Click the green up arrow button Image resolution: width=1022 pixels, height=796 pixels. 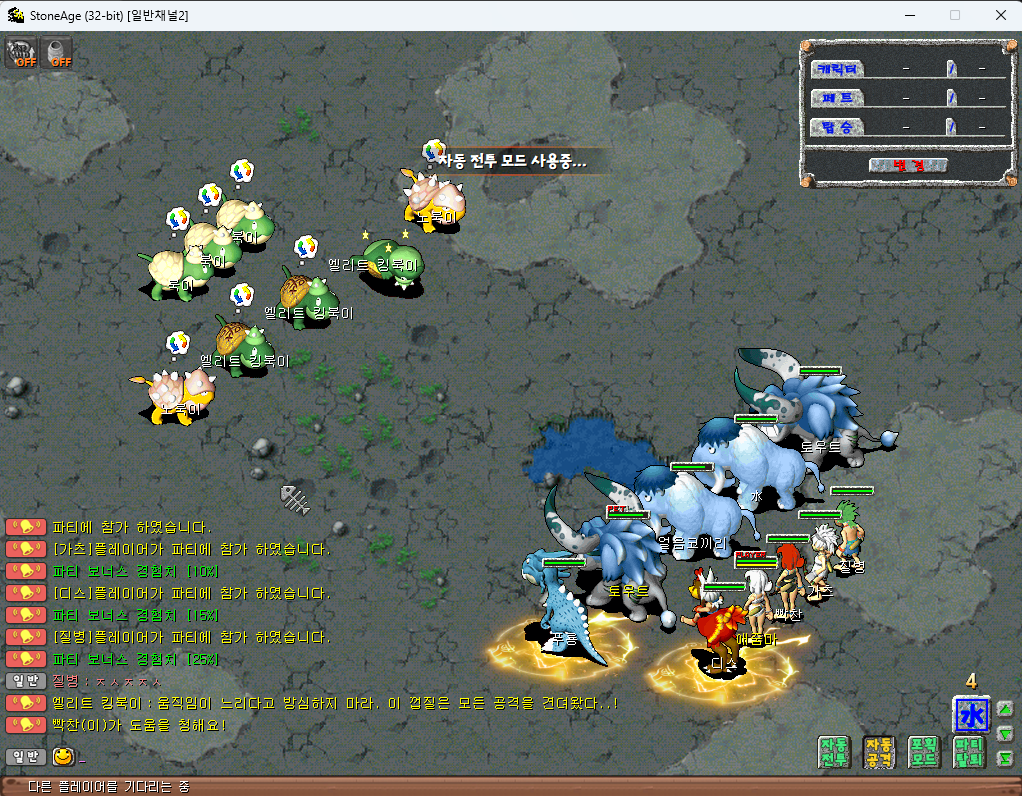tap(1005, 709)
